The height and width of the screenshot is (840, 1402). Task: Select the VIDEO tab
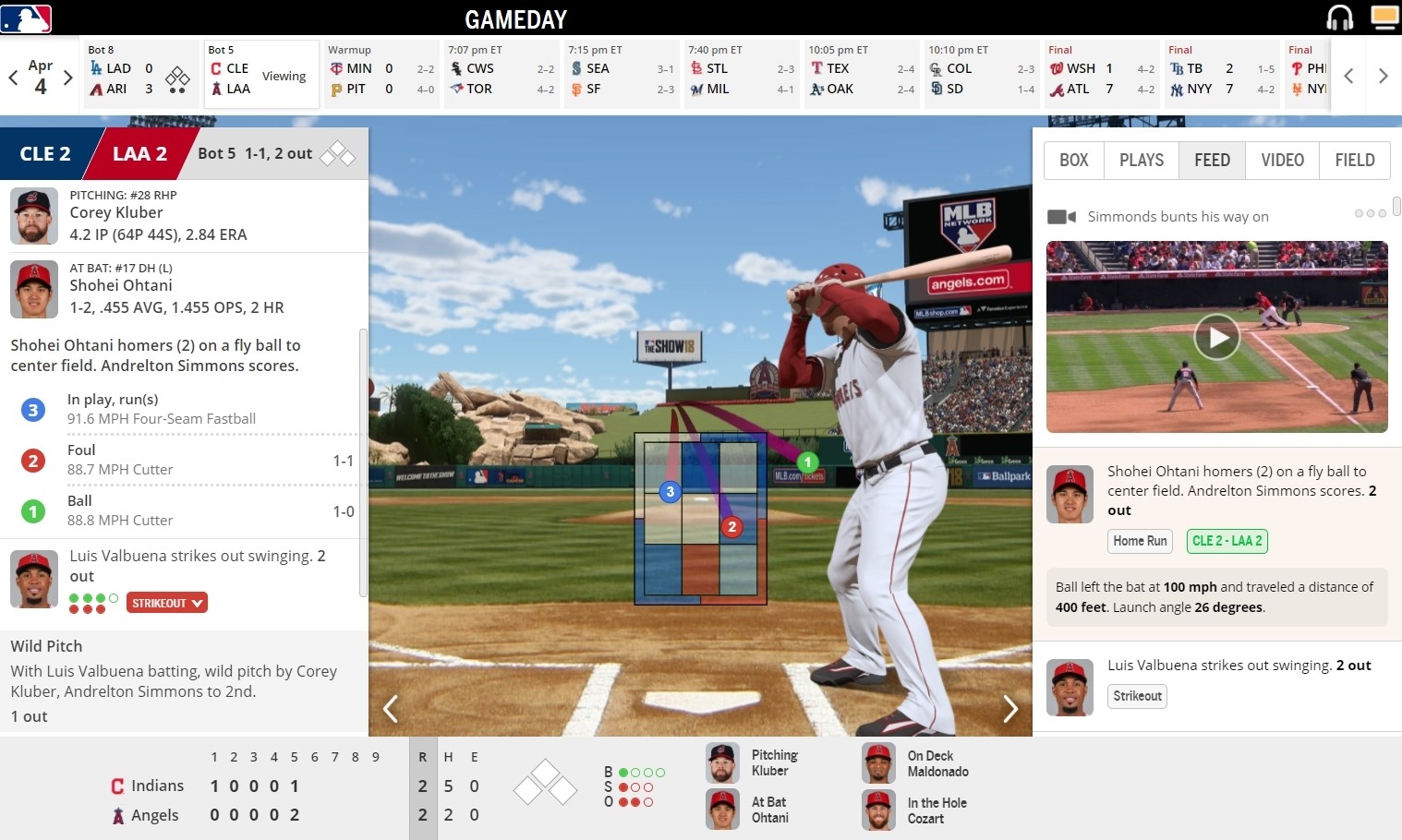pos(1282,161)
